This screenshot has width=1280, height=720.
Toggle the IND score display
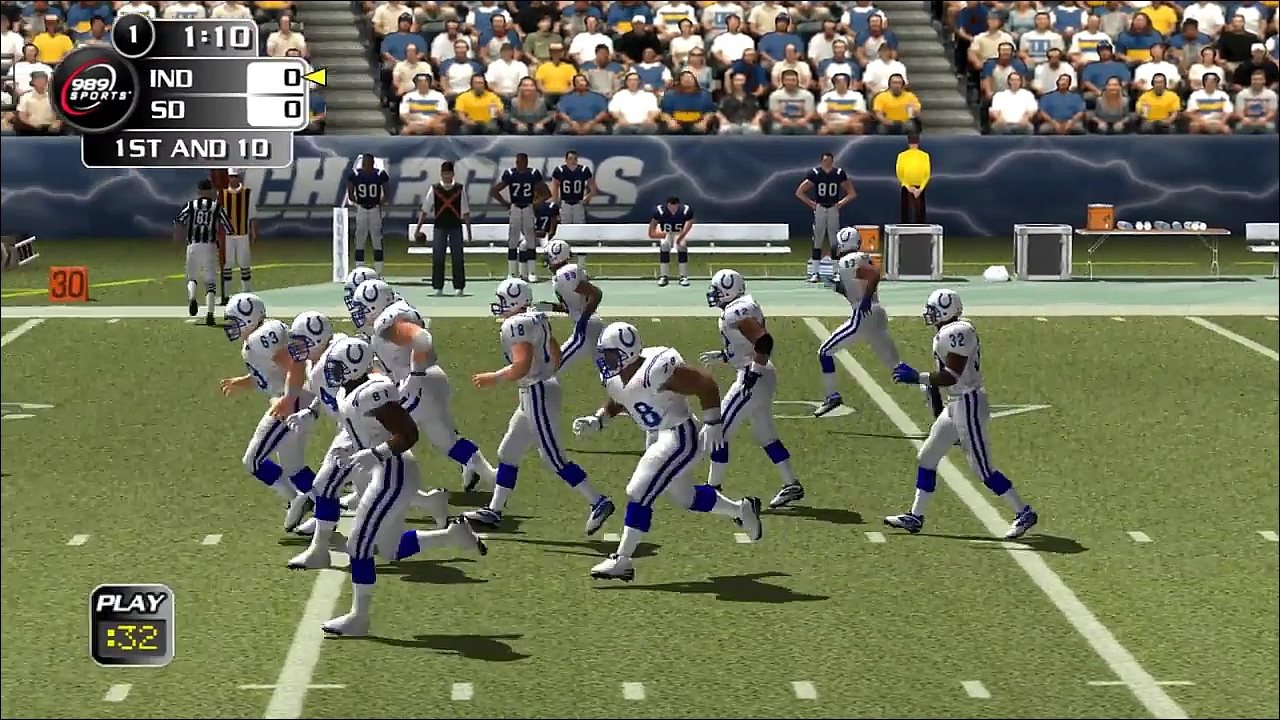(x=290, y=78)
